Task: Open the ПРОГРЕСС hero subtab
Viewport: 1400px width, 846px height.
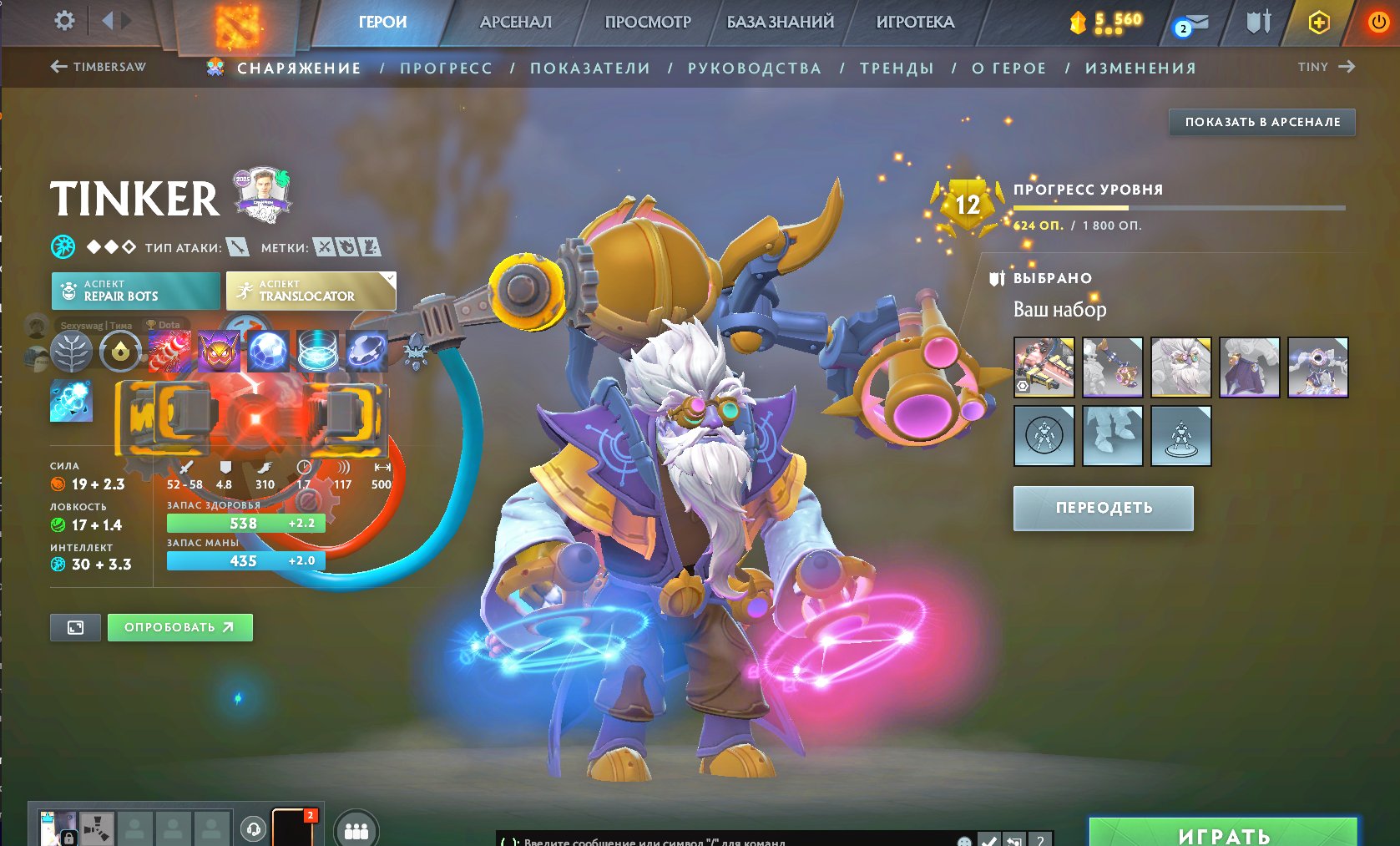Action: click(x=446, y=68)
